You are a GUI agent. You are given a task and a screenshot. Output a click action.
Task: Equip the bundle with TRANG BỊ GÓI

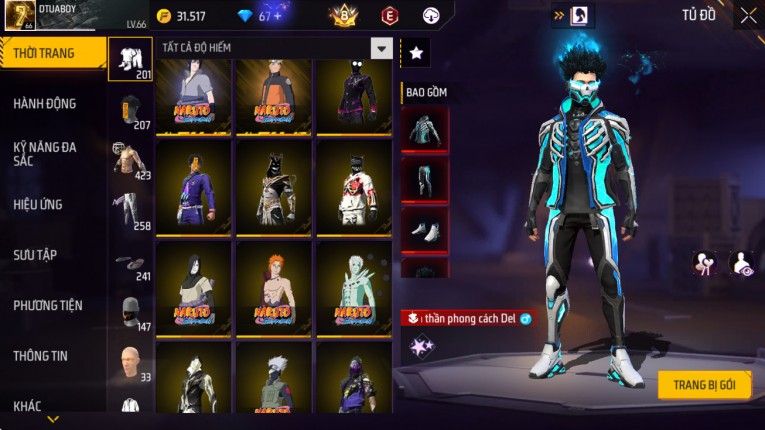pos(704,385)
